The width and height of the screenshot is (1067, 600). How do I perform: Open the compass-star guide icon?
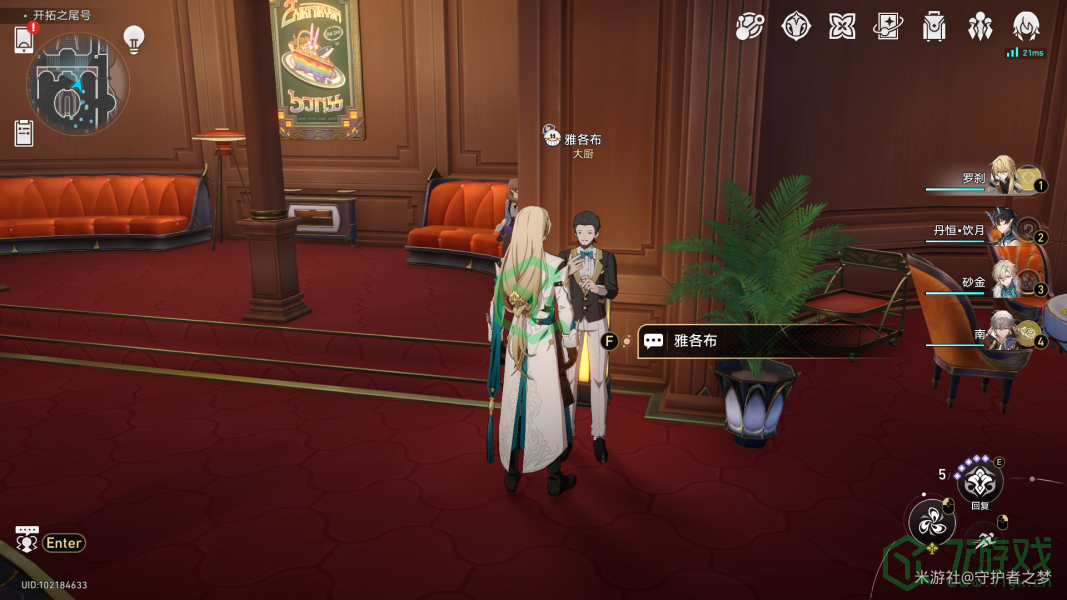796,27
